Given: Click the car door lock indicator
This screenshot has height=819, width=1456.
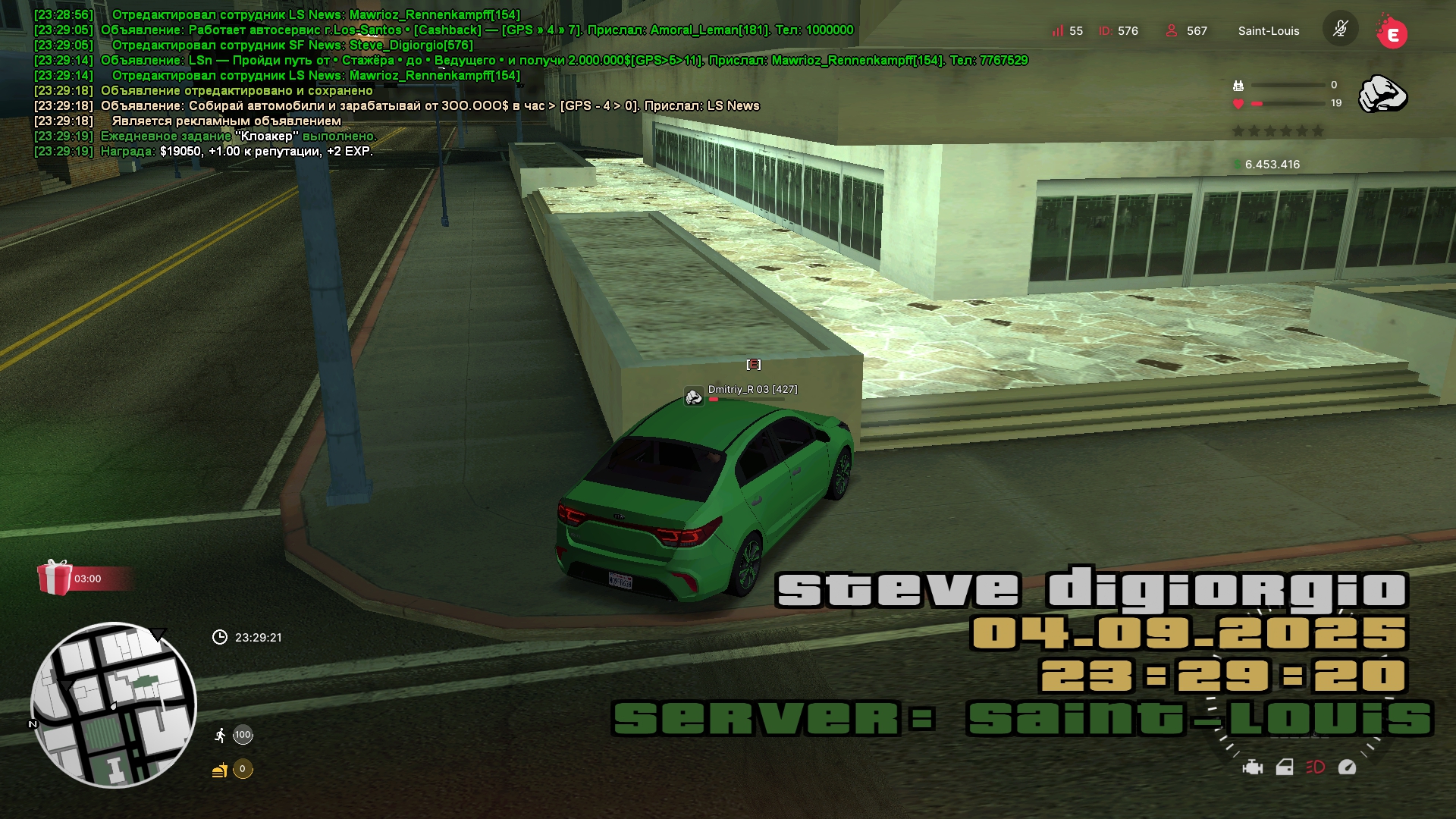Looking at the screenshot, I should 1285,767.
